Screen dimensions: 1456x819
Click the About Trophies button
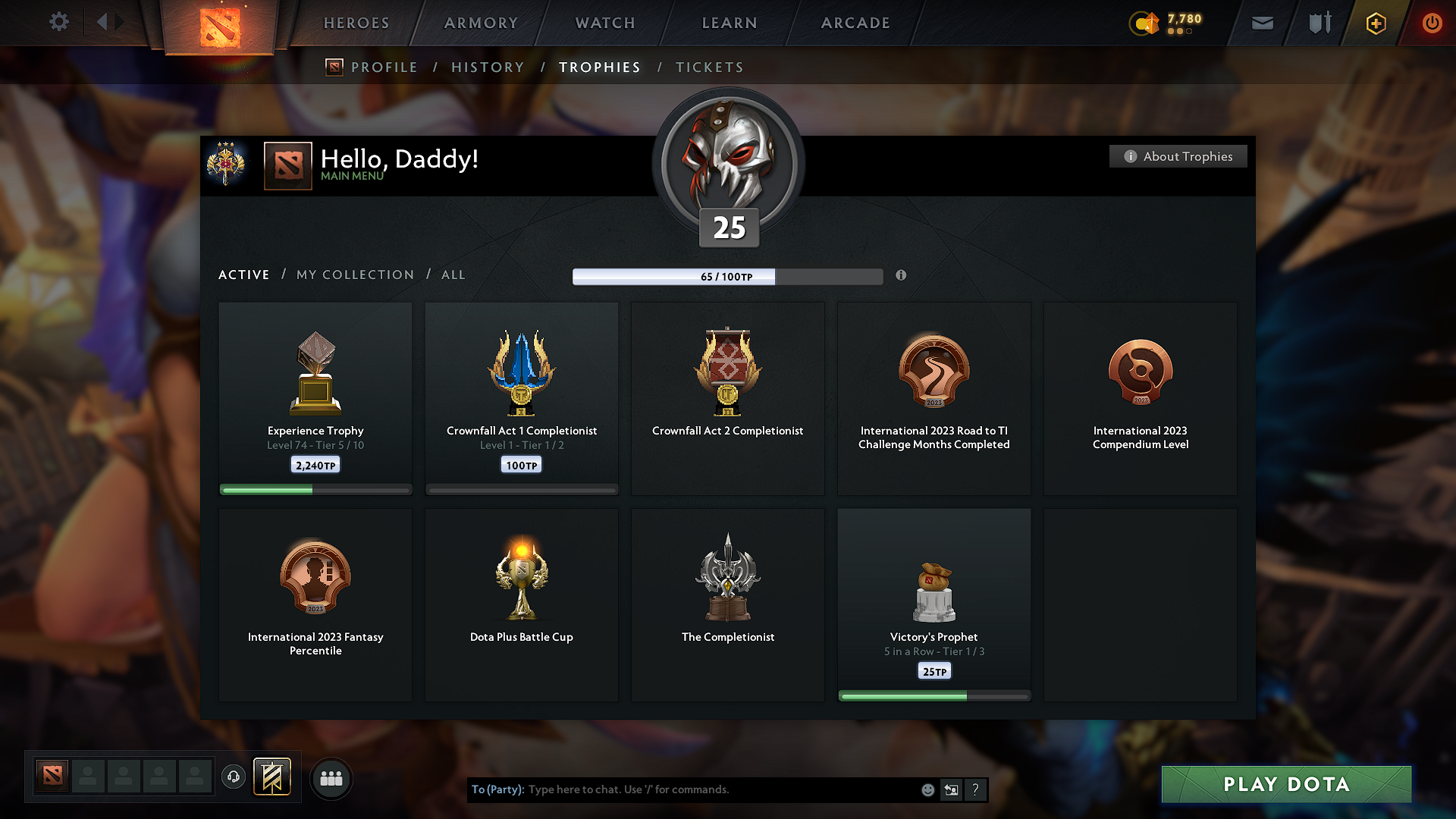pyautogui.click(x=1178, y=156)
